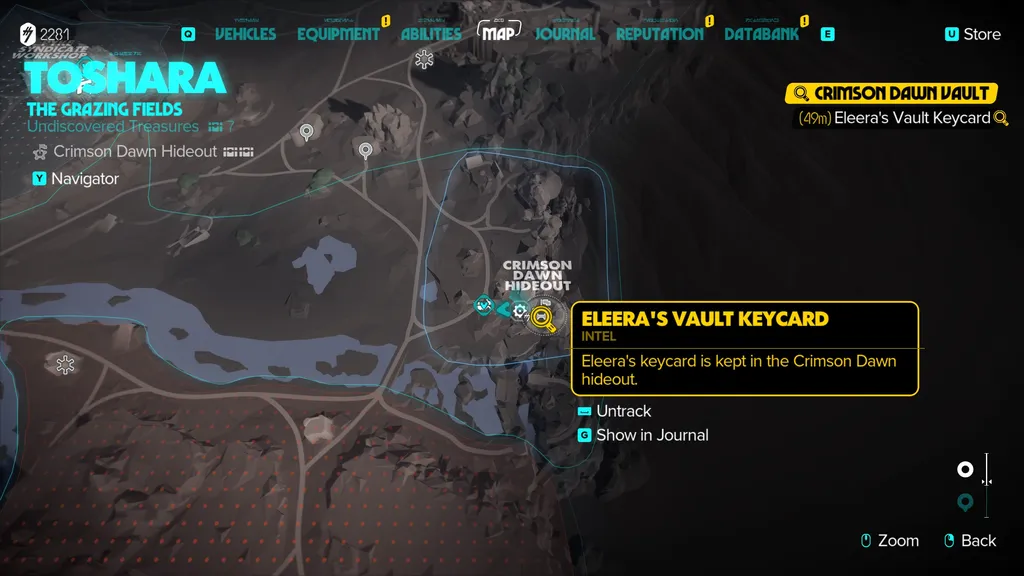Open the Navigator

pyautogui.click(x=85, y=179)
